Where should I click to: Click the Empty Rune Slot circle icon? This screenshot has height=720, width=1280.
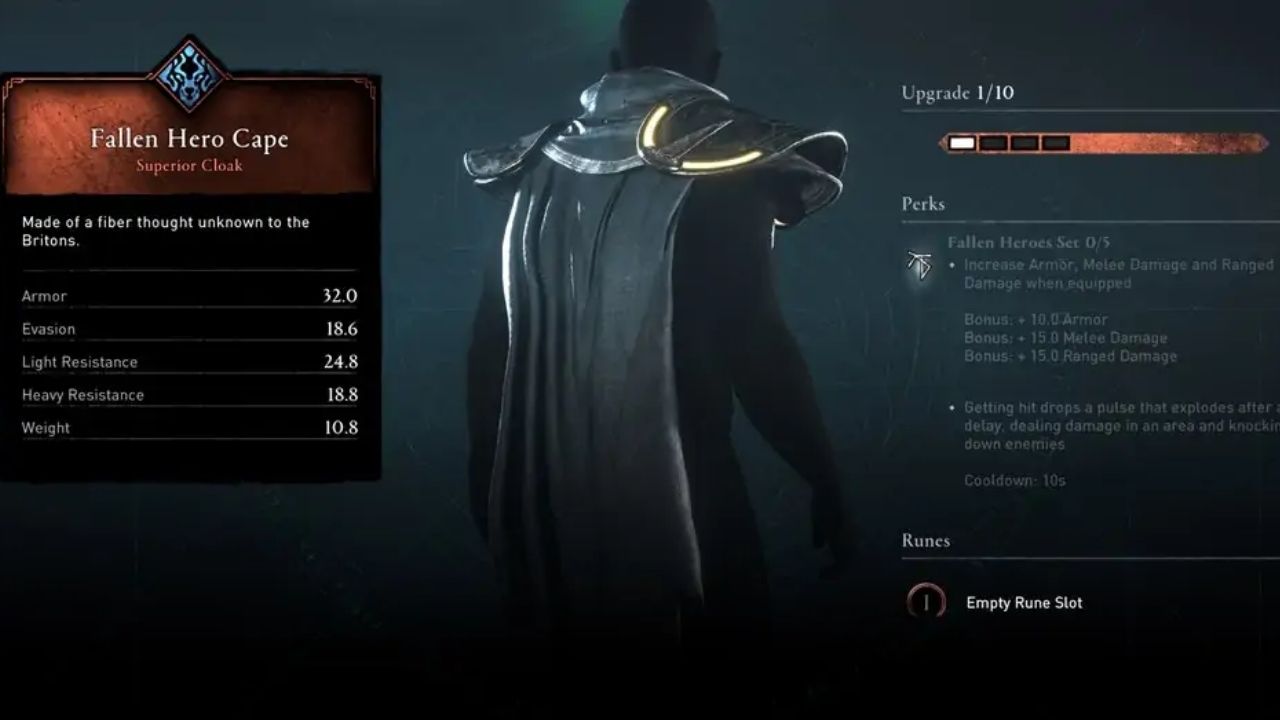925,602
